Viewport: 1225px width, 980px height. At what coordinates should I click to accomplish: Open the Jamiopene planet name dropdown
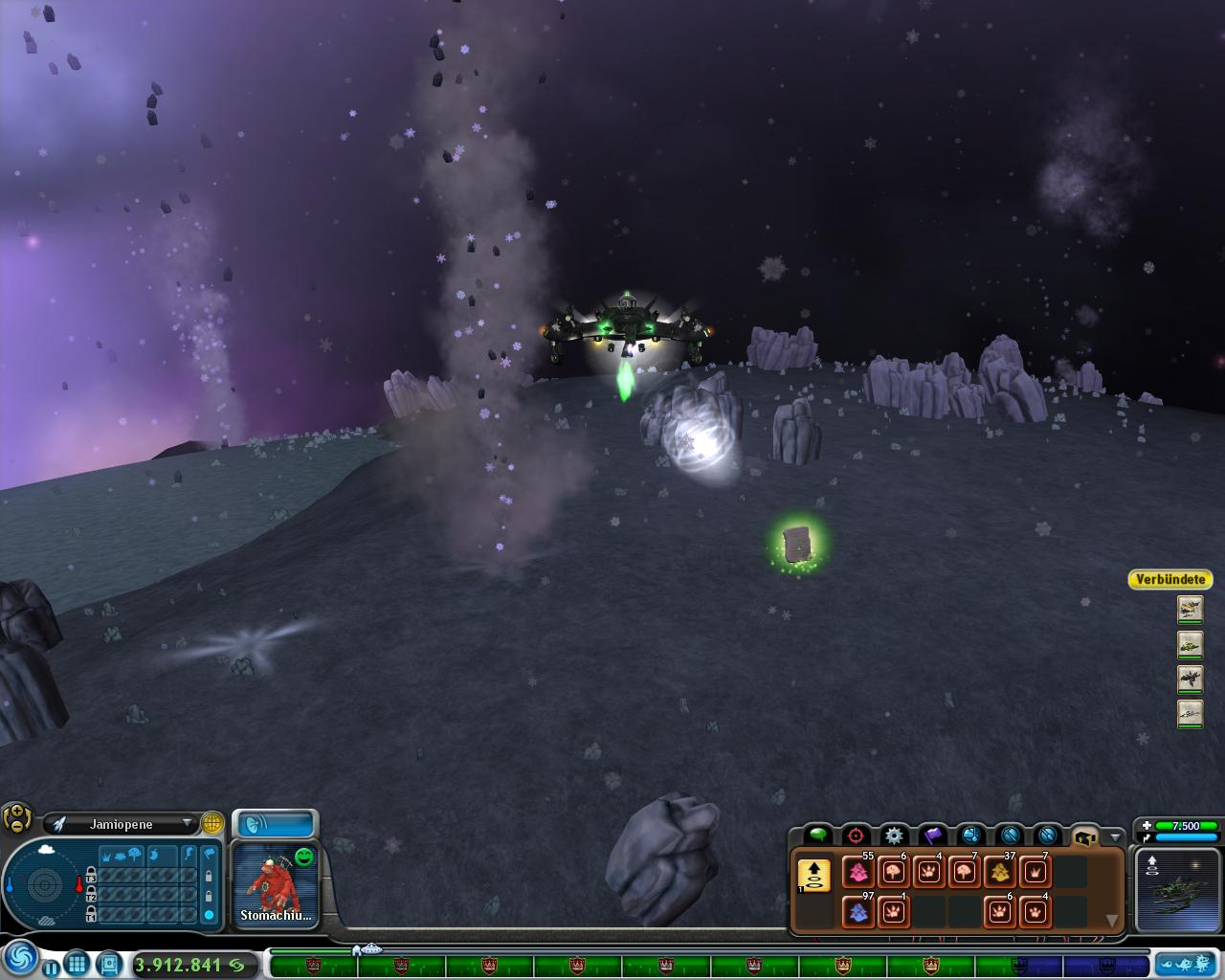188,824
